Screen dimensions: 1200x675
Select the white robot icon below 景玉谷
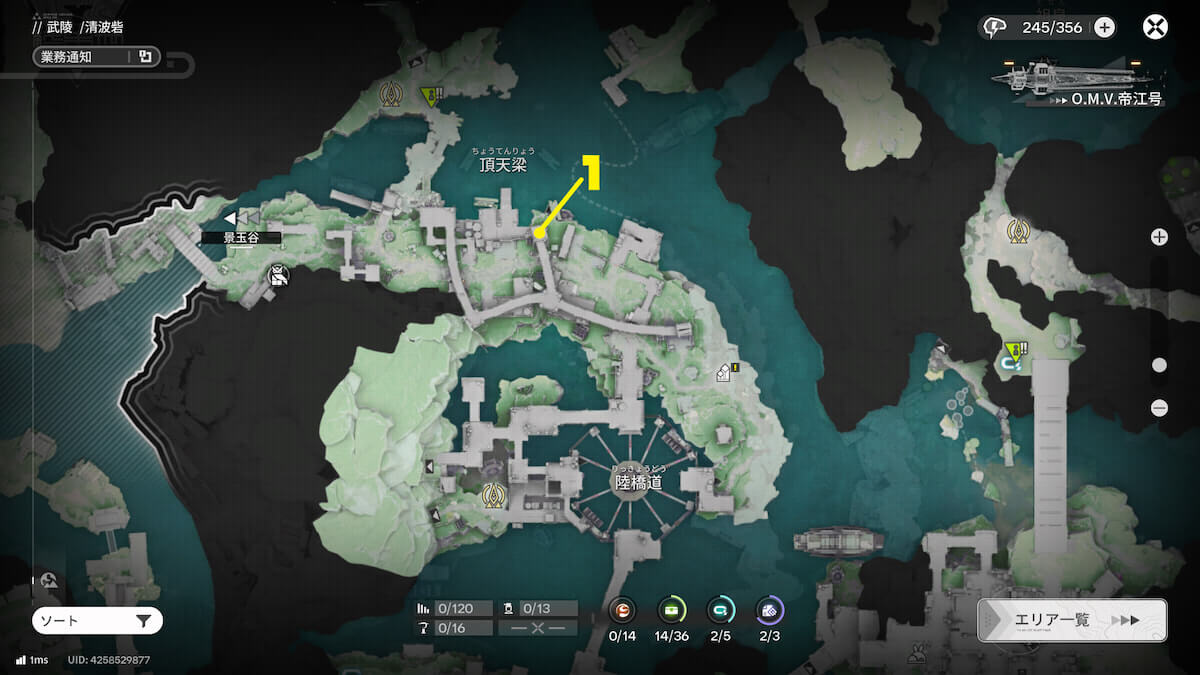279,275
